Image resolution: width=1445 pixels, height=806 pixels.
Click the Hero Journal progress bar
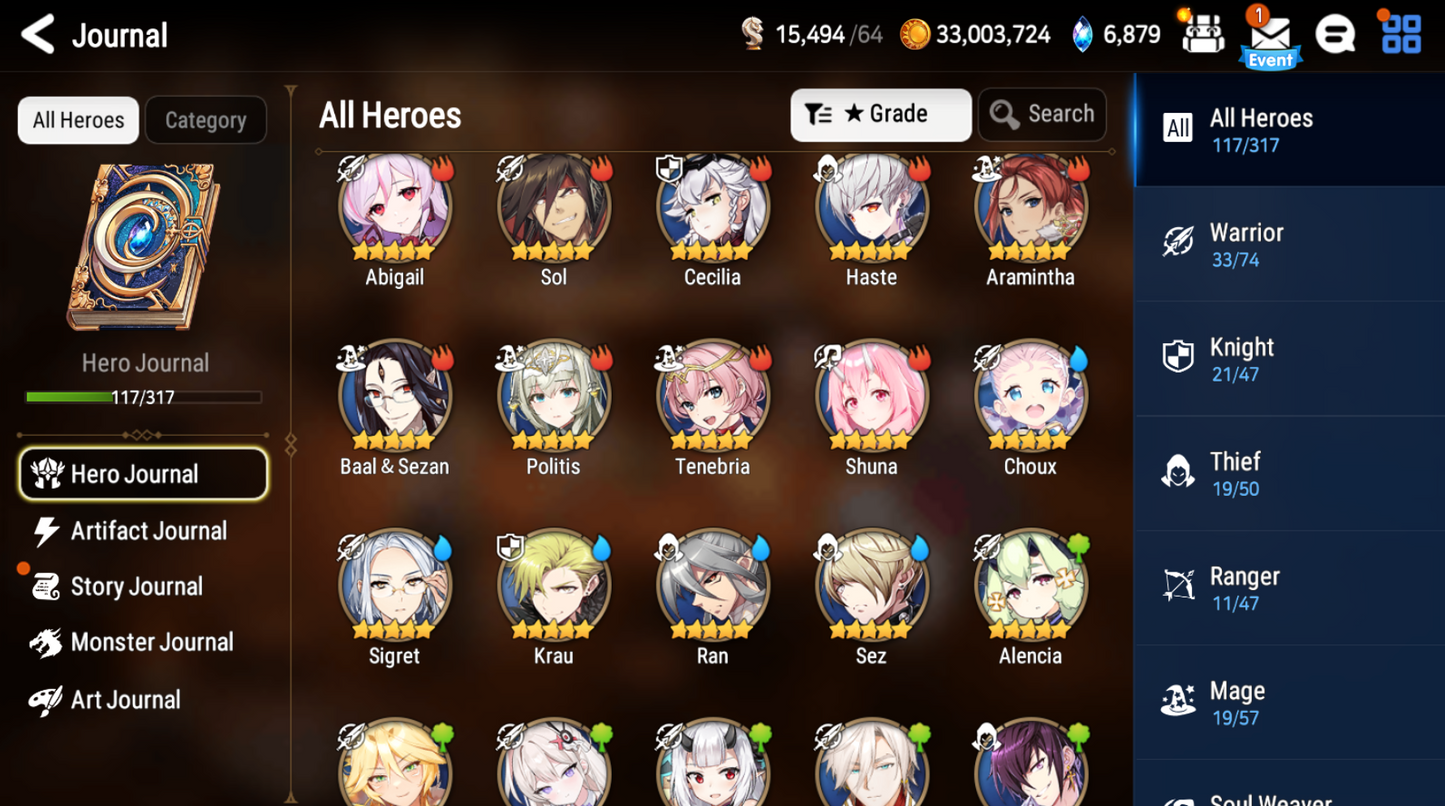pyautogui.click(x=145, y=397)
